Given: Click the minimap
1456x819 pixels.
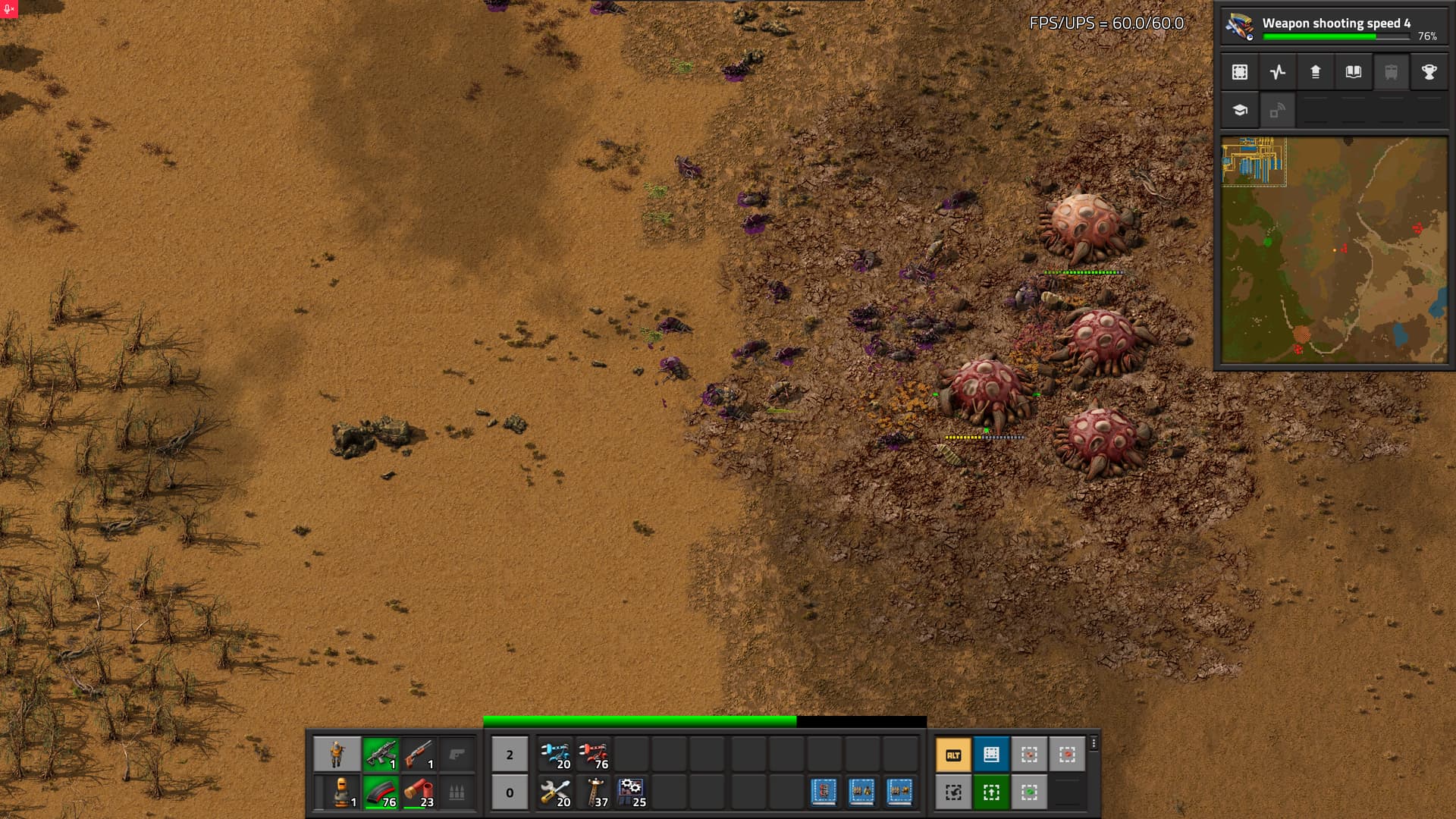Looking at the screenshot, I should (x=1334, y=249).
